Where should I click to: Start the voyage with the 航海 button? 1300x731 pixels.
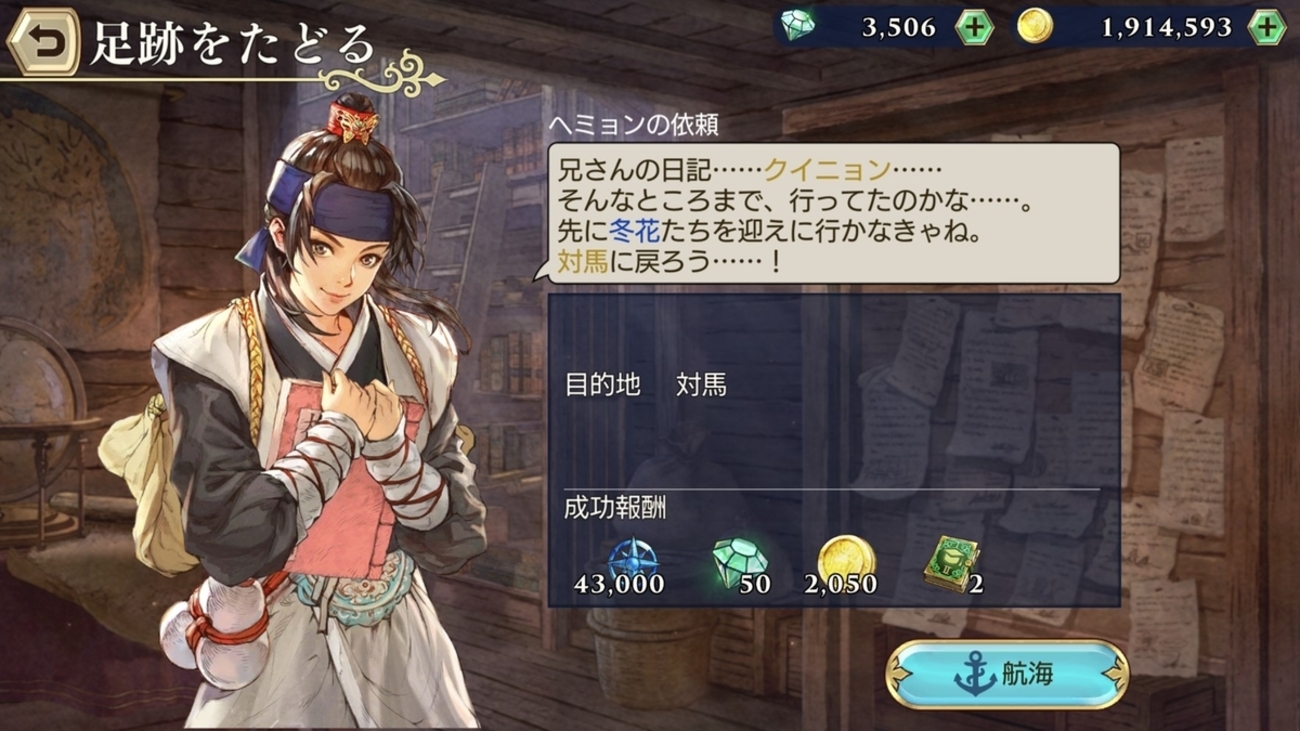pyautogui.click(x=1007, y=675)
